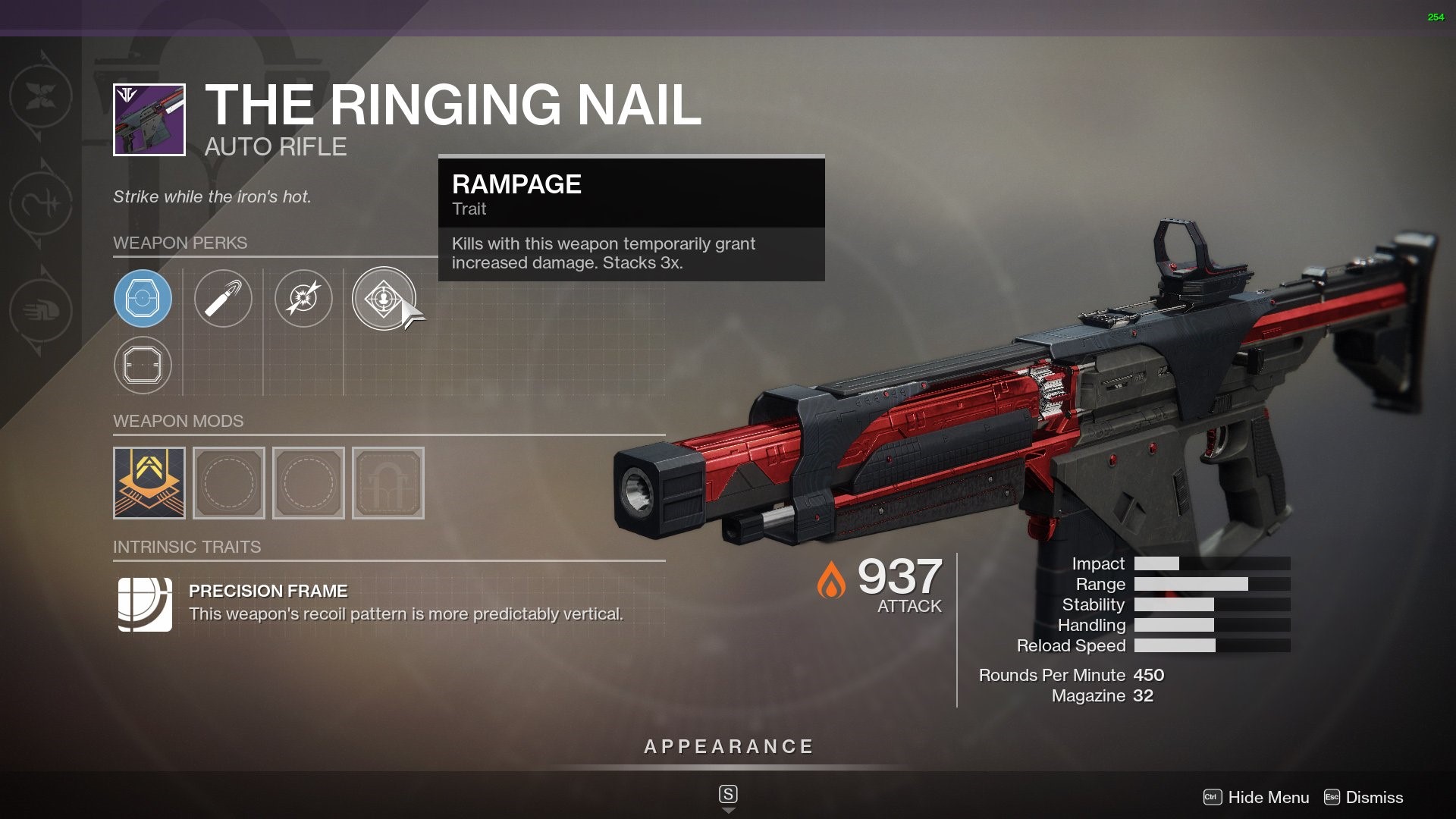Select the second weapon perk in the row
This screenshot has width=1456, height=819.
(224, 298)
